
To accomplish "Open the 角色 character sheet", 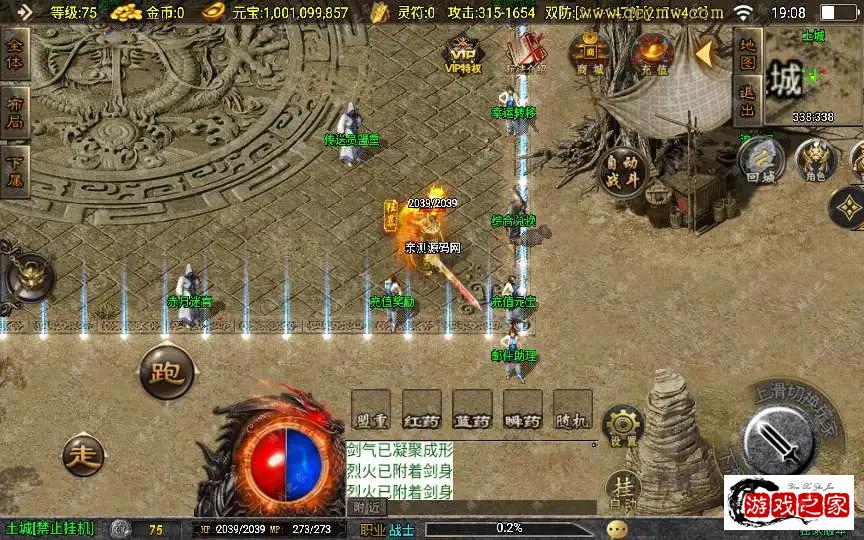I will click(x=815, y=160).
